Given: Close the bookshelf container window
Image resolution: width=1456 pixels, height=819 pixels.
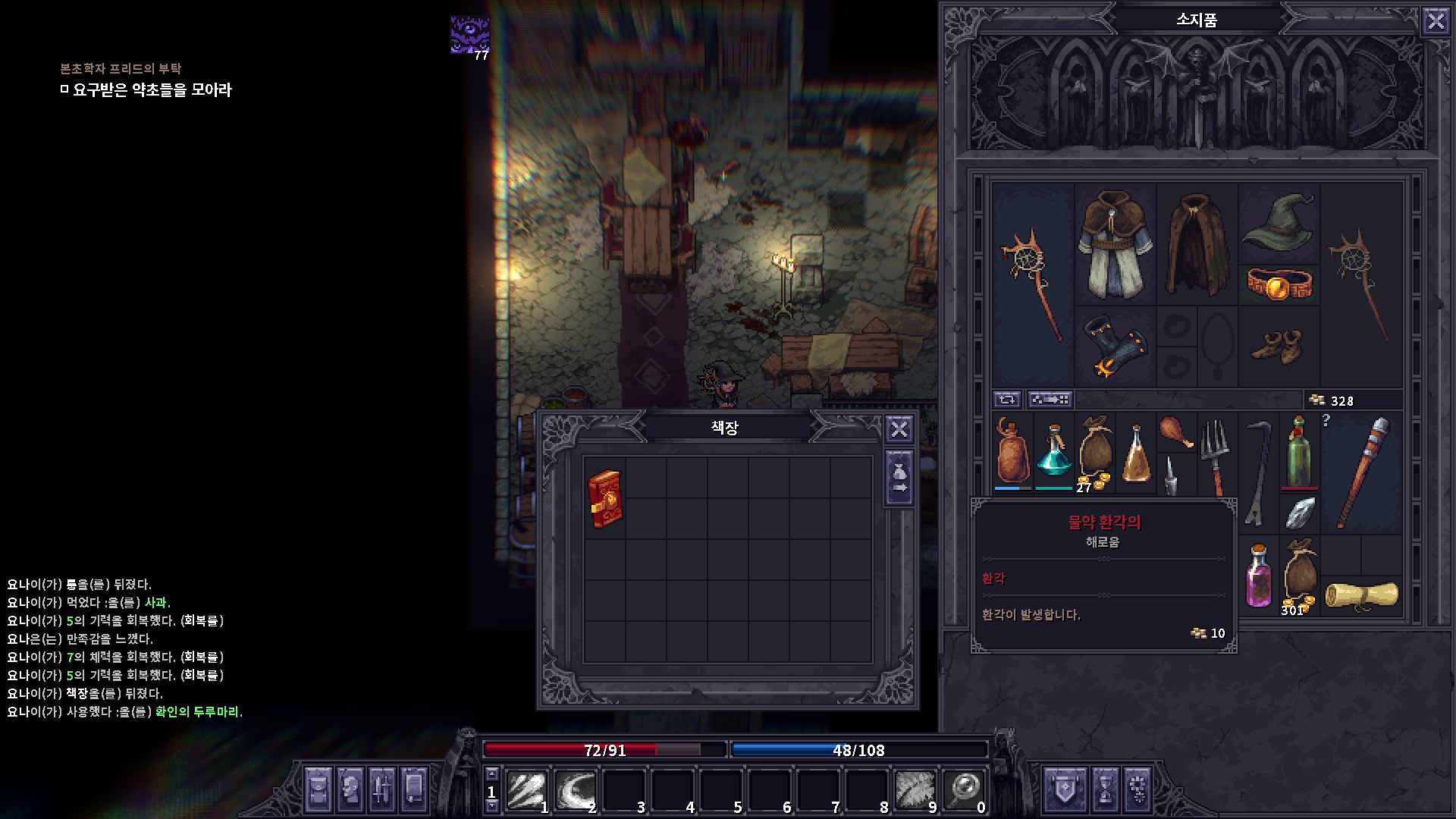Looking at the screenshot, I should coord(899,430).
